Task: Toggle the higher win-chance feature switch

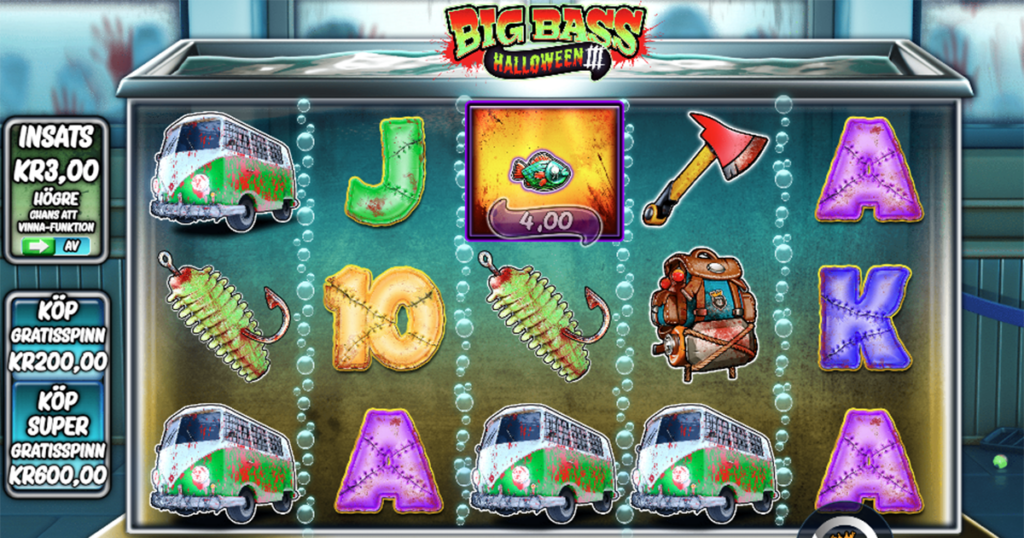Action: [x=56, y=246]
